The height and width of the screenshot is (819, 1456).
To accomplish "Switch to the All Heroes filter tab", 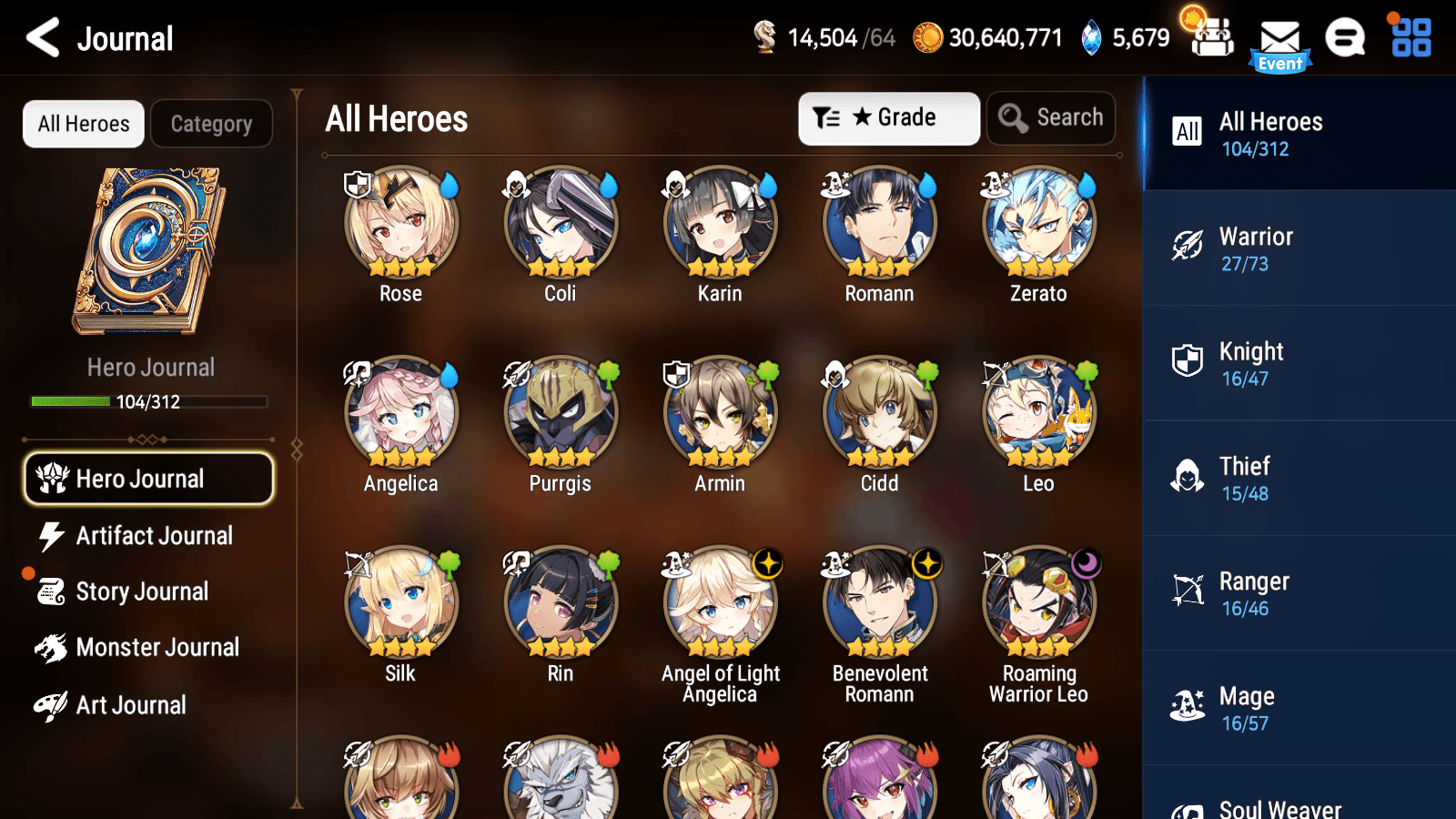I will click(x=83, y=124).
